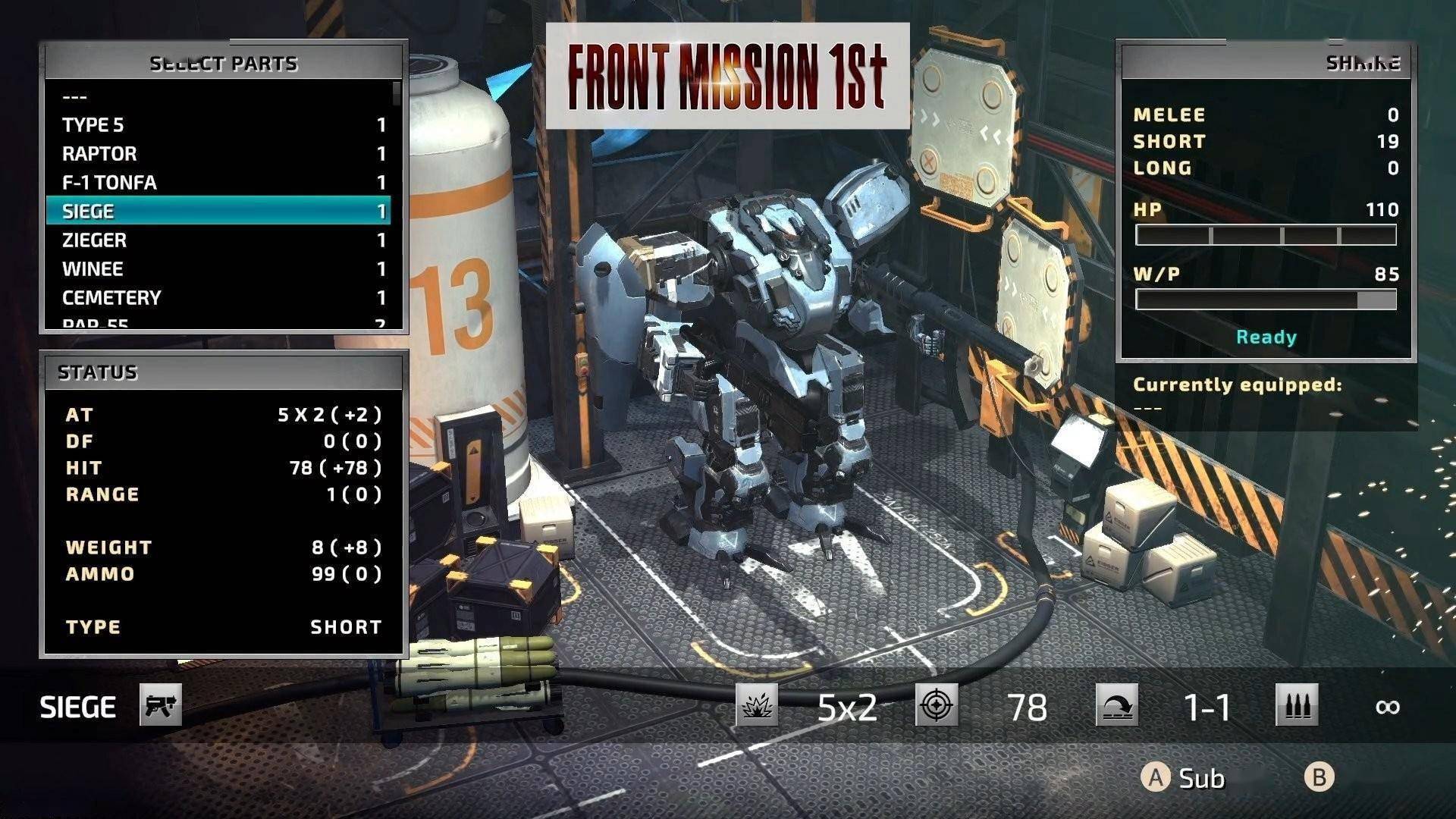Select WINEE in the parts list
Screen dimensions: 1456x819
[218, 269]
